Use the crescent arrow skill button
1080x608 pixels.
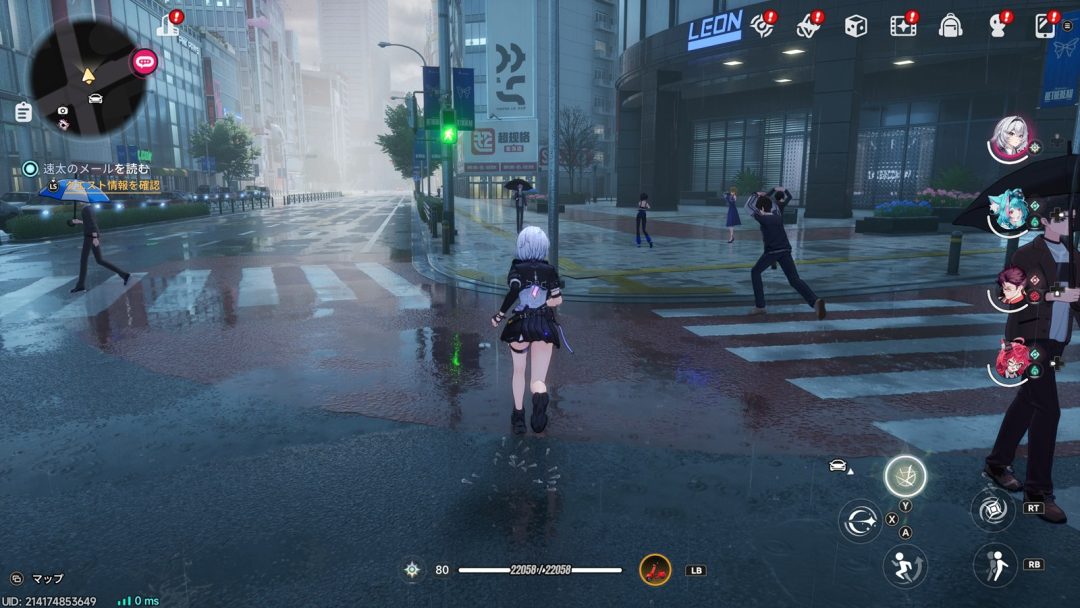coord(860,521)
